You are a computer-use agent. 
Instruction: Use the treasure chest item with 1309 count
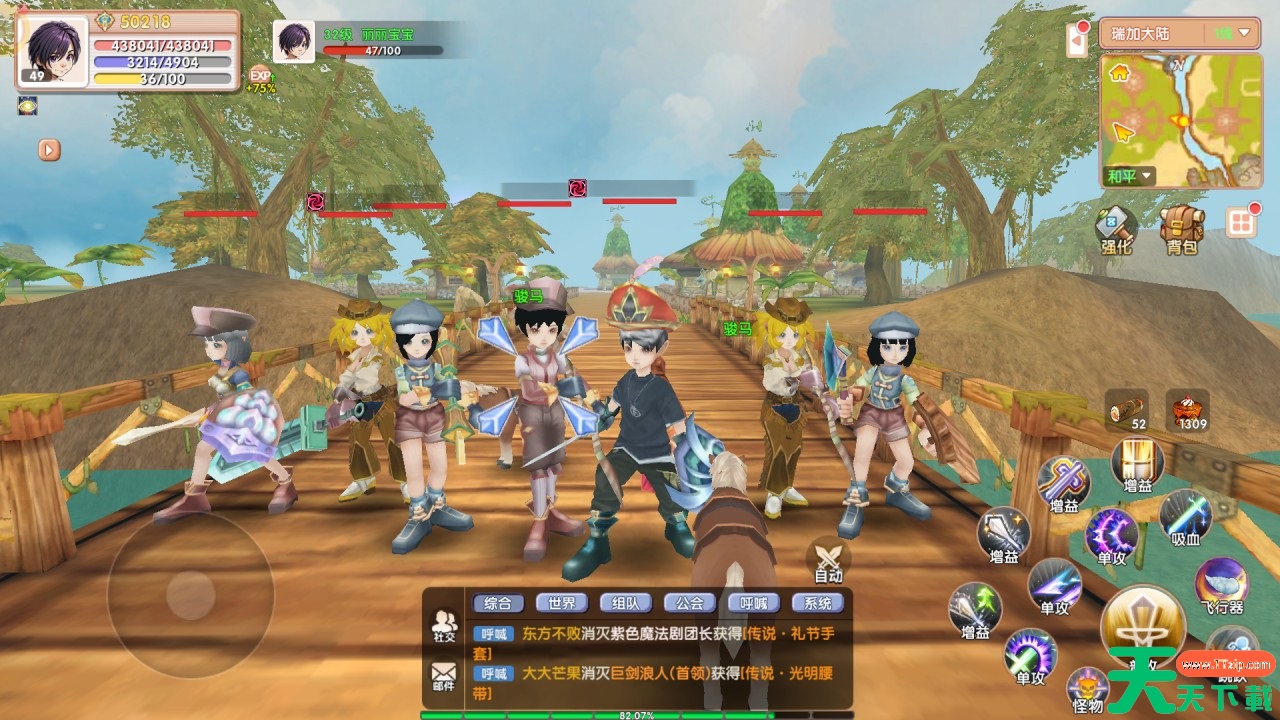1187,410
